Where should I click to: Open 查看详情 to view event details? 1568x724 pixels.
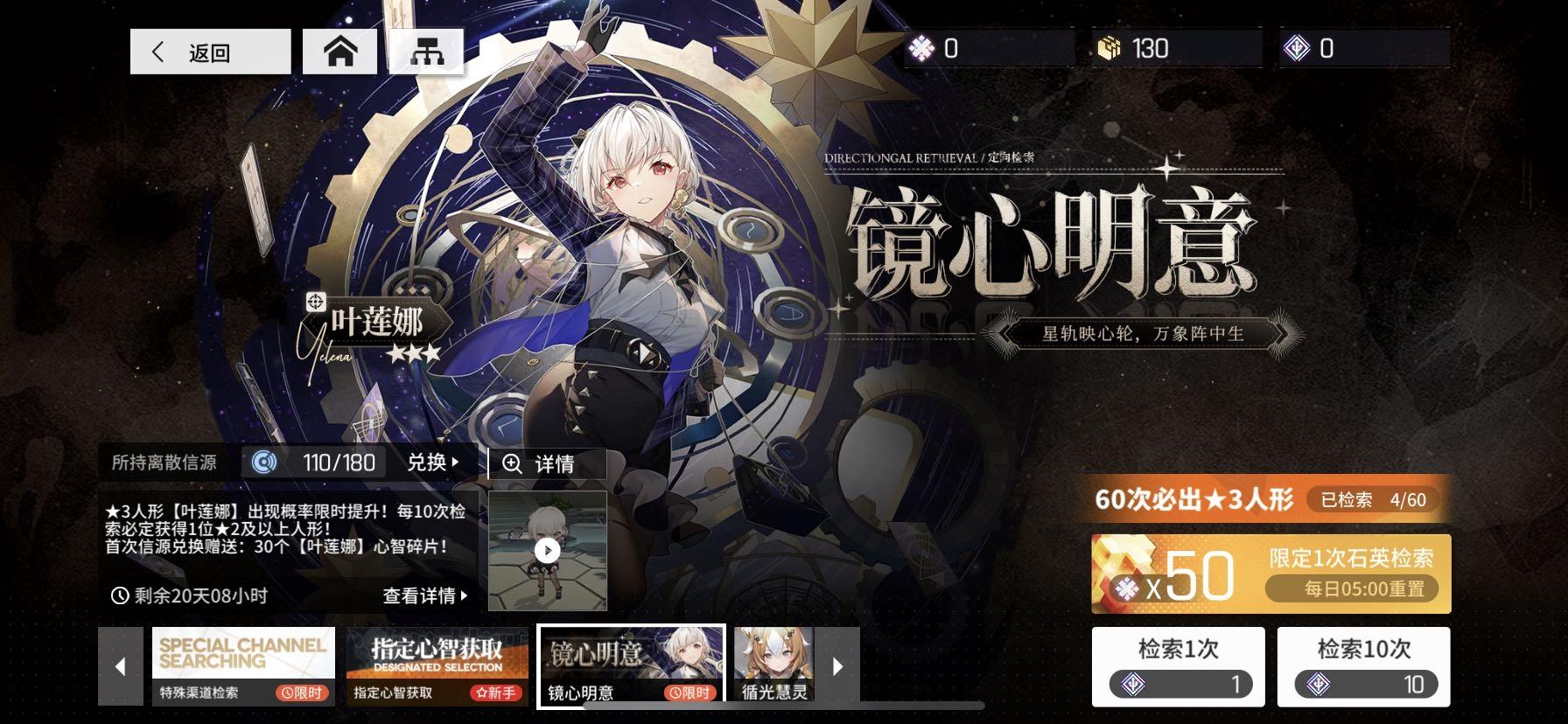(418, 595)
